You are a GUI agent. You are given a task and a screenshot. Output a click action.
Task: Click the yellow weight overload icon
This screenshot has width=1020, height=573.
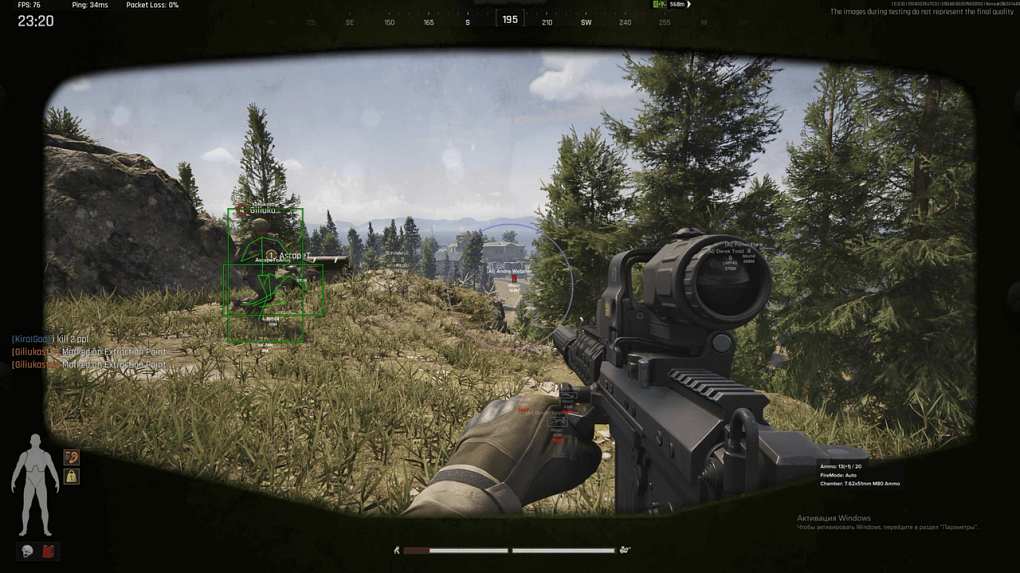click(x=71, y=477)
